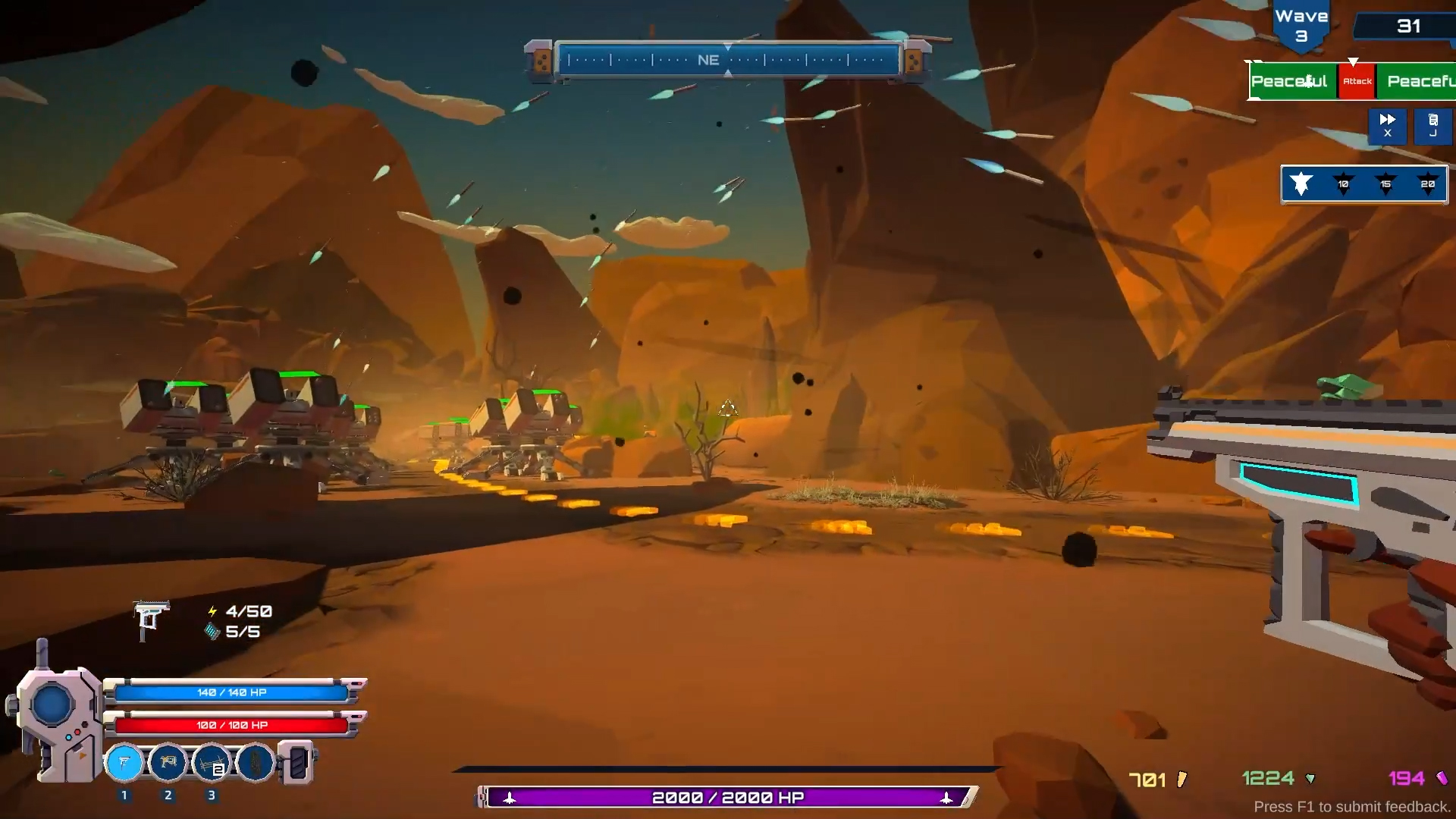Click the white star in the milestone tracker
Viewport: 1456px width, 819px height.
click(x=1301, y=184)
